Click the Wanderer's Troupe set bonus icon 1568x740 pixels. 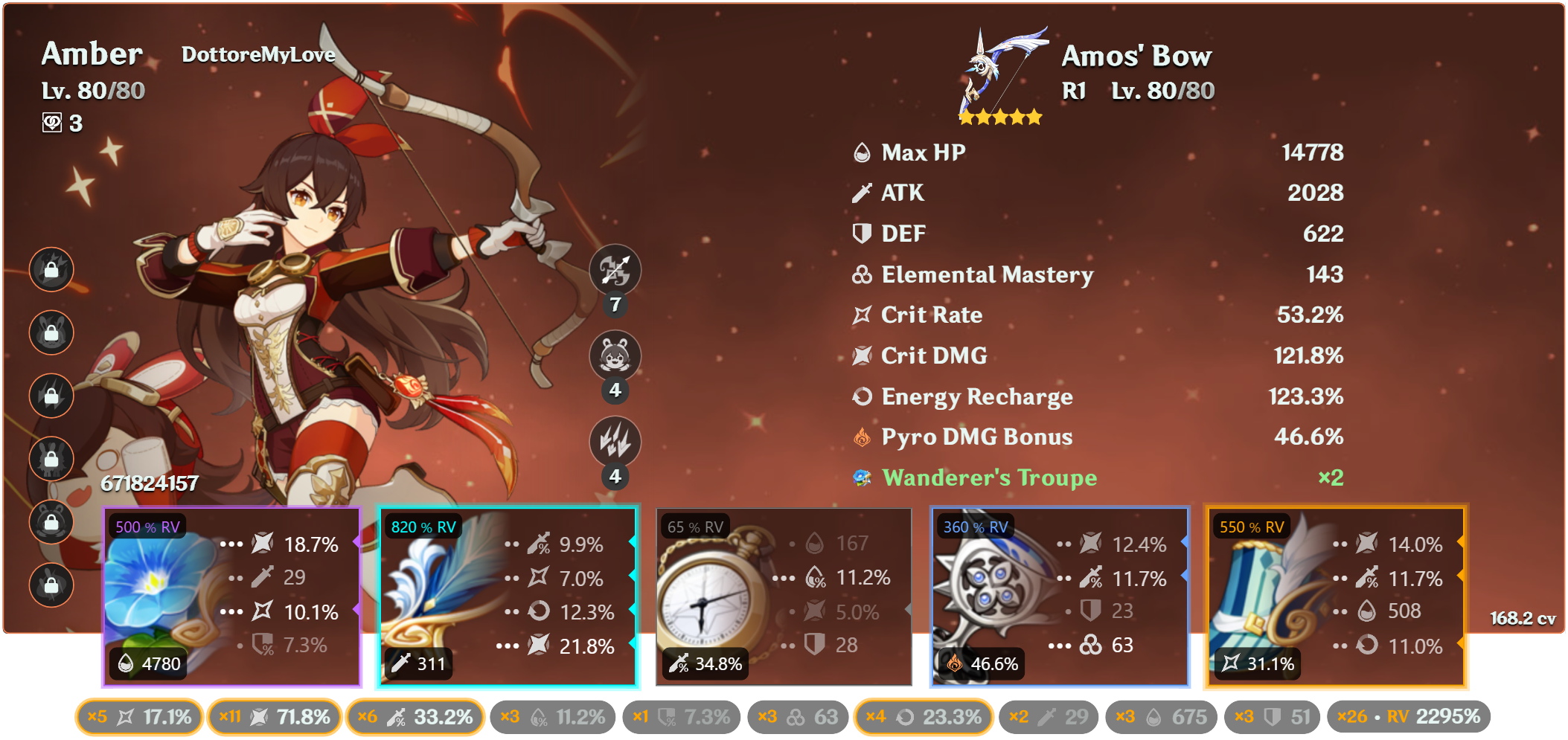(x=862, y=478)
